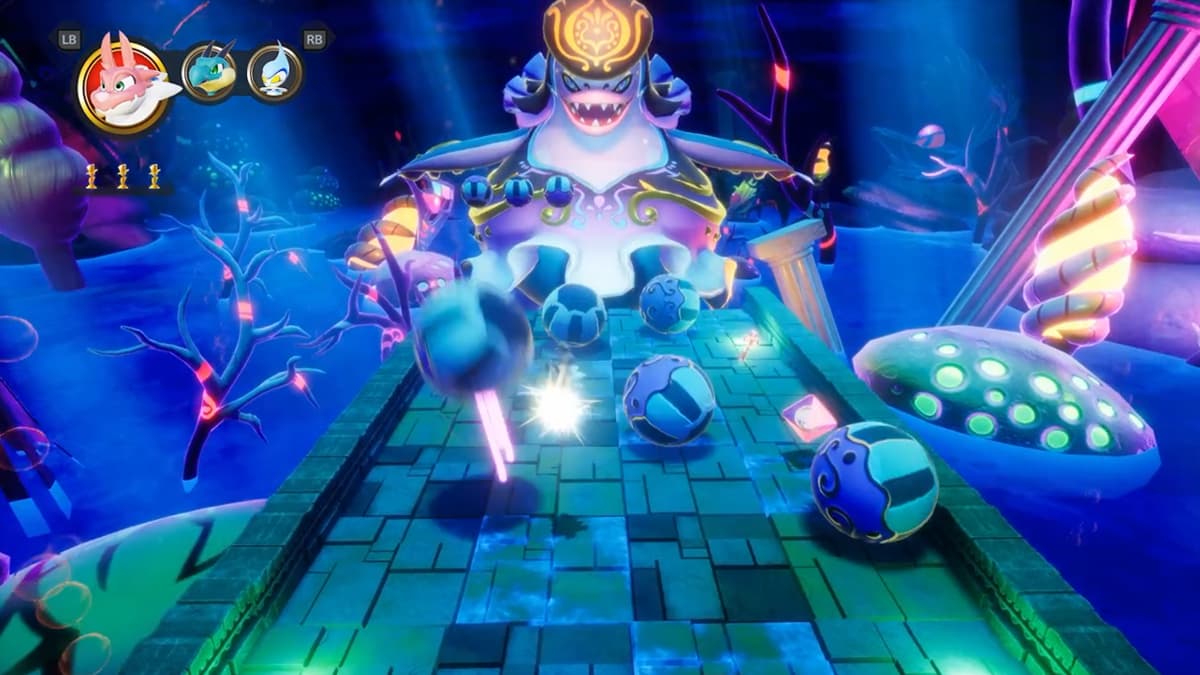Choose the white water-drop costume icon
This screenshot has width=1200, height=675.
click(x=275, y=72)
